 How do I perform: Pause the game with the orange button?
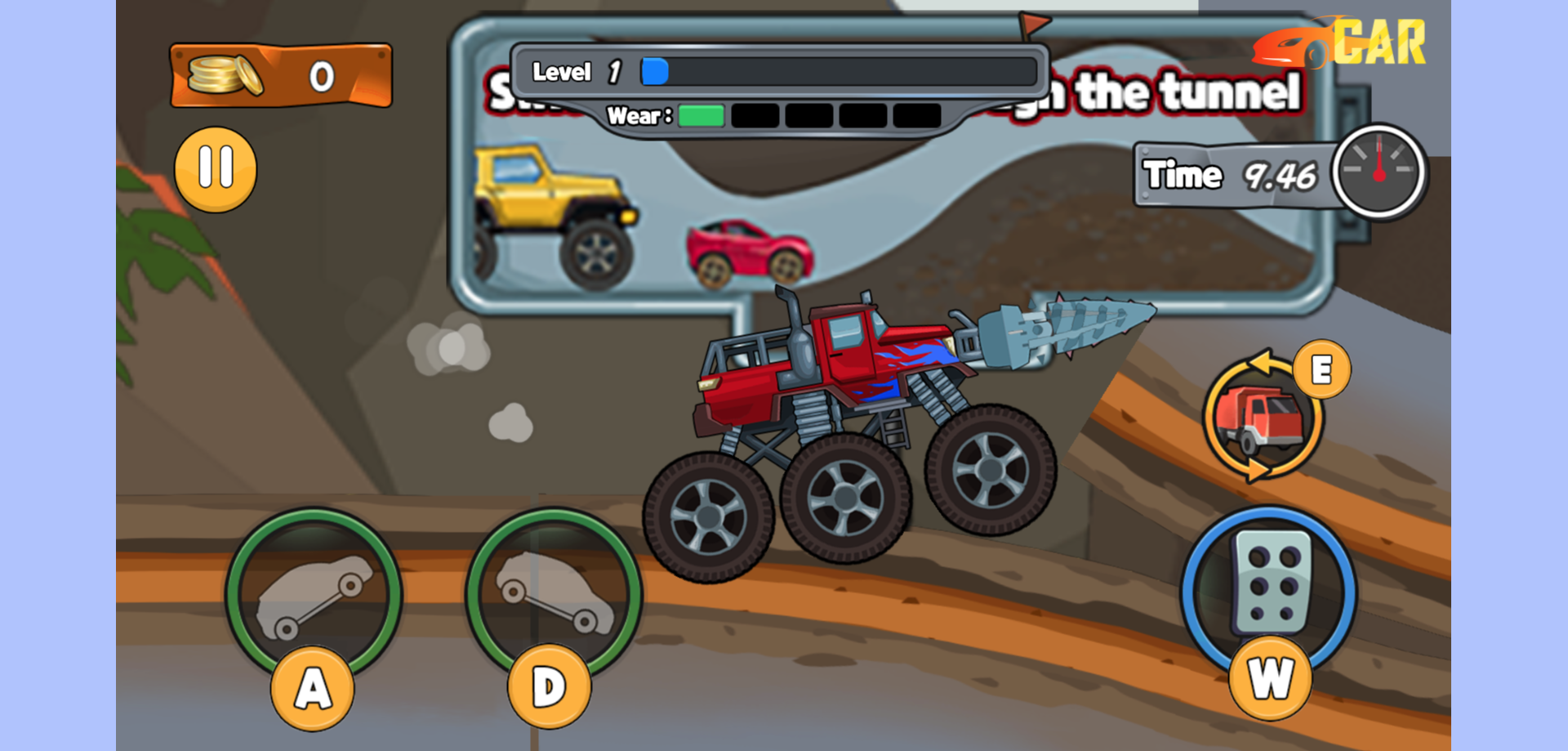point(216,169)
